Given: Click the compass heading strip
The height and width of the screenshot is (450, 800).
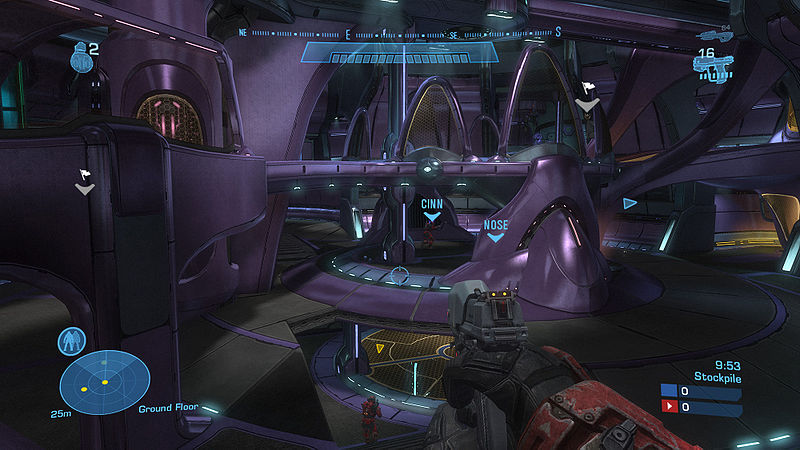Looking at the screenshot, I should pyautogui.click(x=400, y=33).
